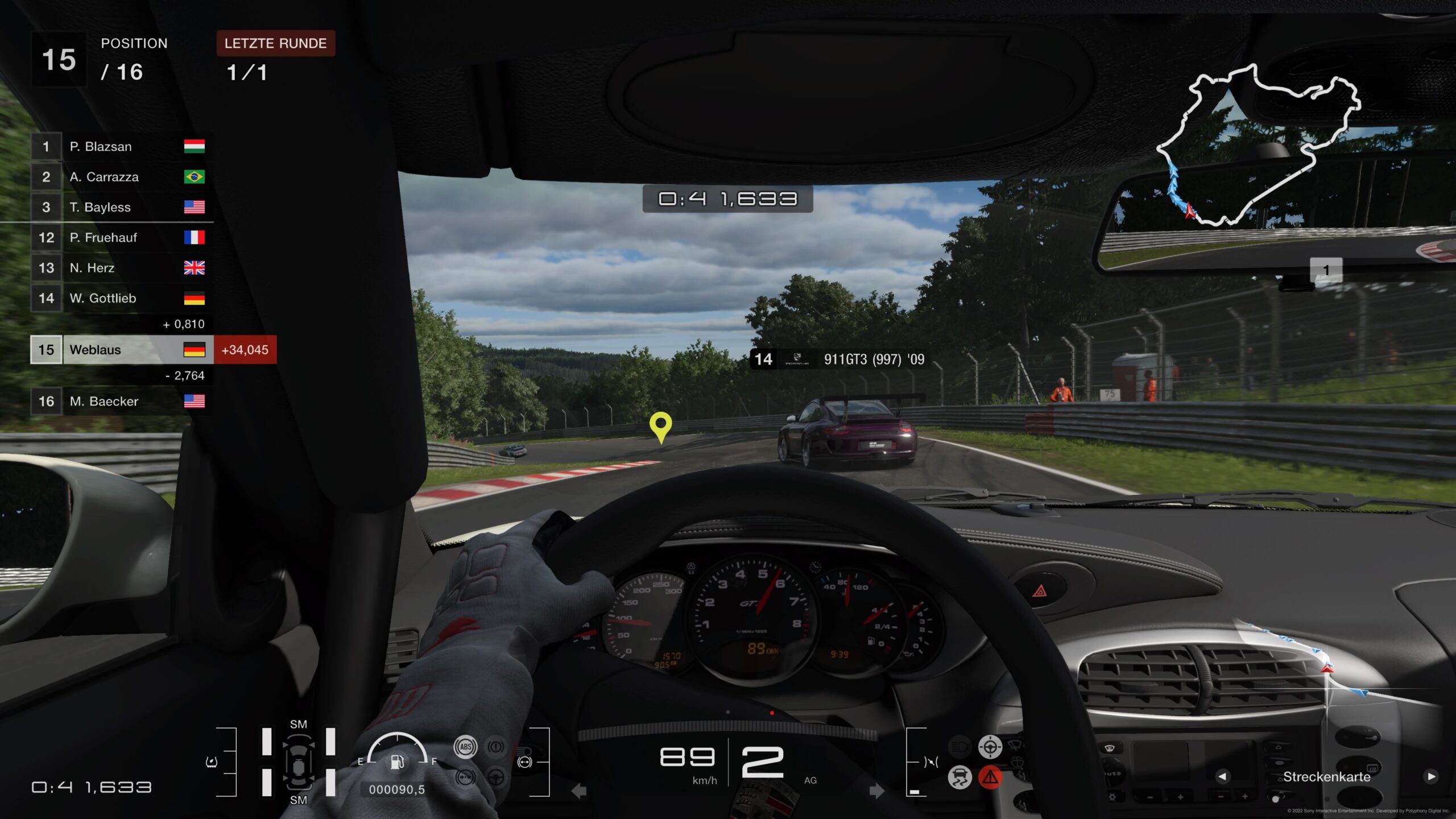Toggle the red hazard warning icon
The image size is (1456, 819).
click(x=990, y=777)
